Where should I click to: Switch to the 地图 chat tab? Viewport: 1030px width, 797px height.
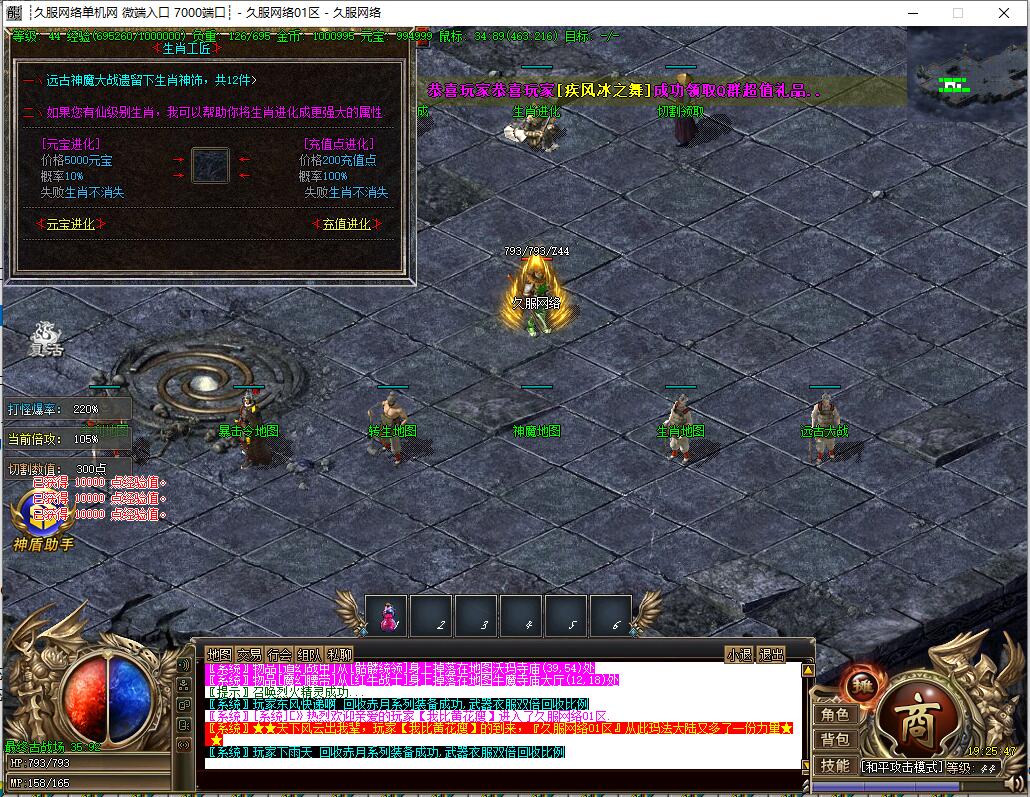pyautogui.click(x=218, y=655)
